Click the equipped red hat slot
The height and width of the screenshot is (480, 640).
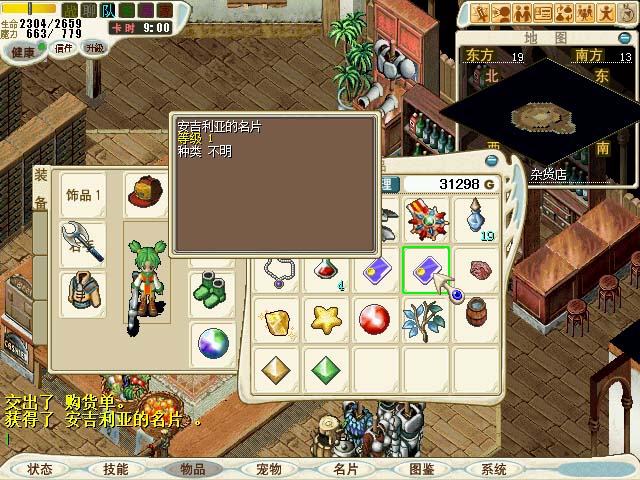(146, 193)
